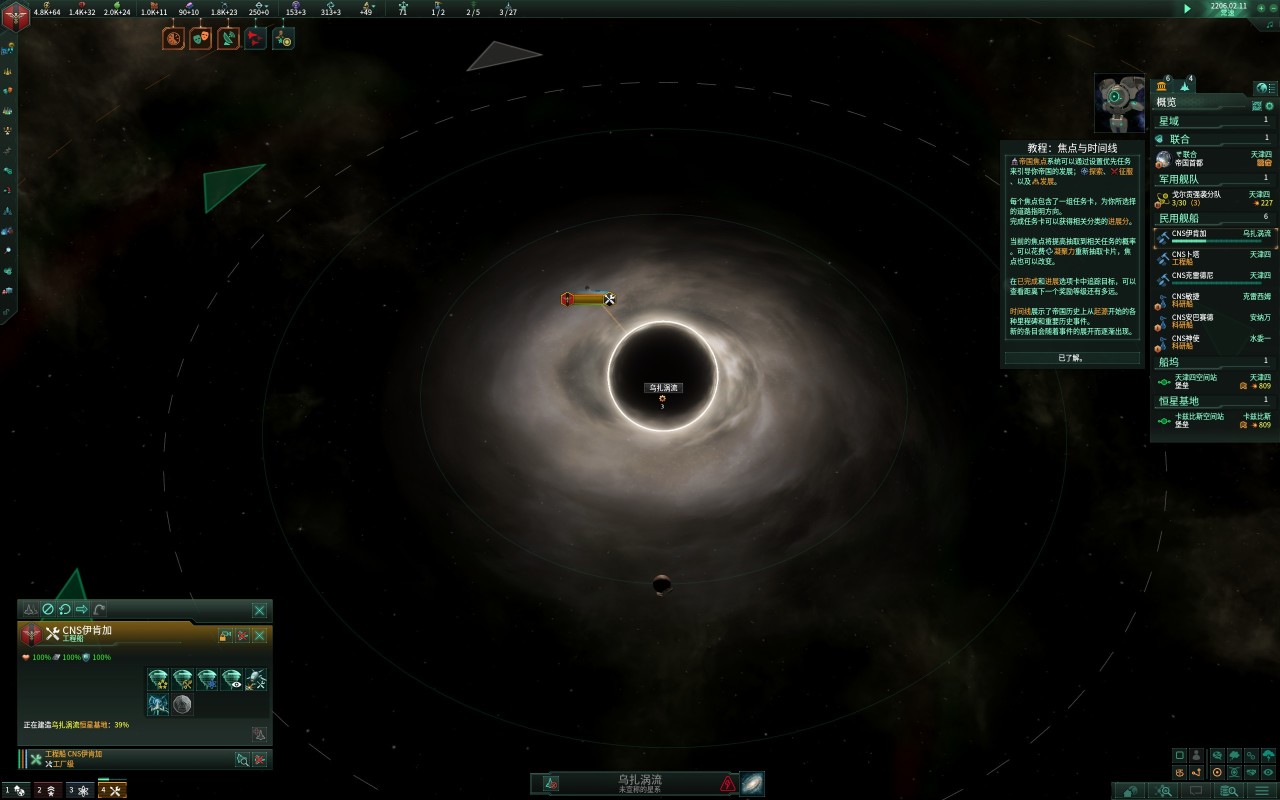Toggle the eye map-mode filter
Viewport: 1280px width, 800px height.
pyautogui.click(x=1268, y=772)
